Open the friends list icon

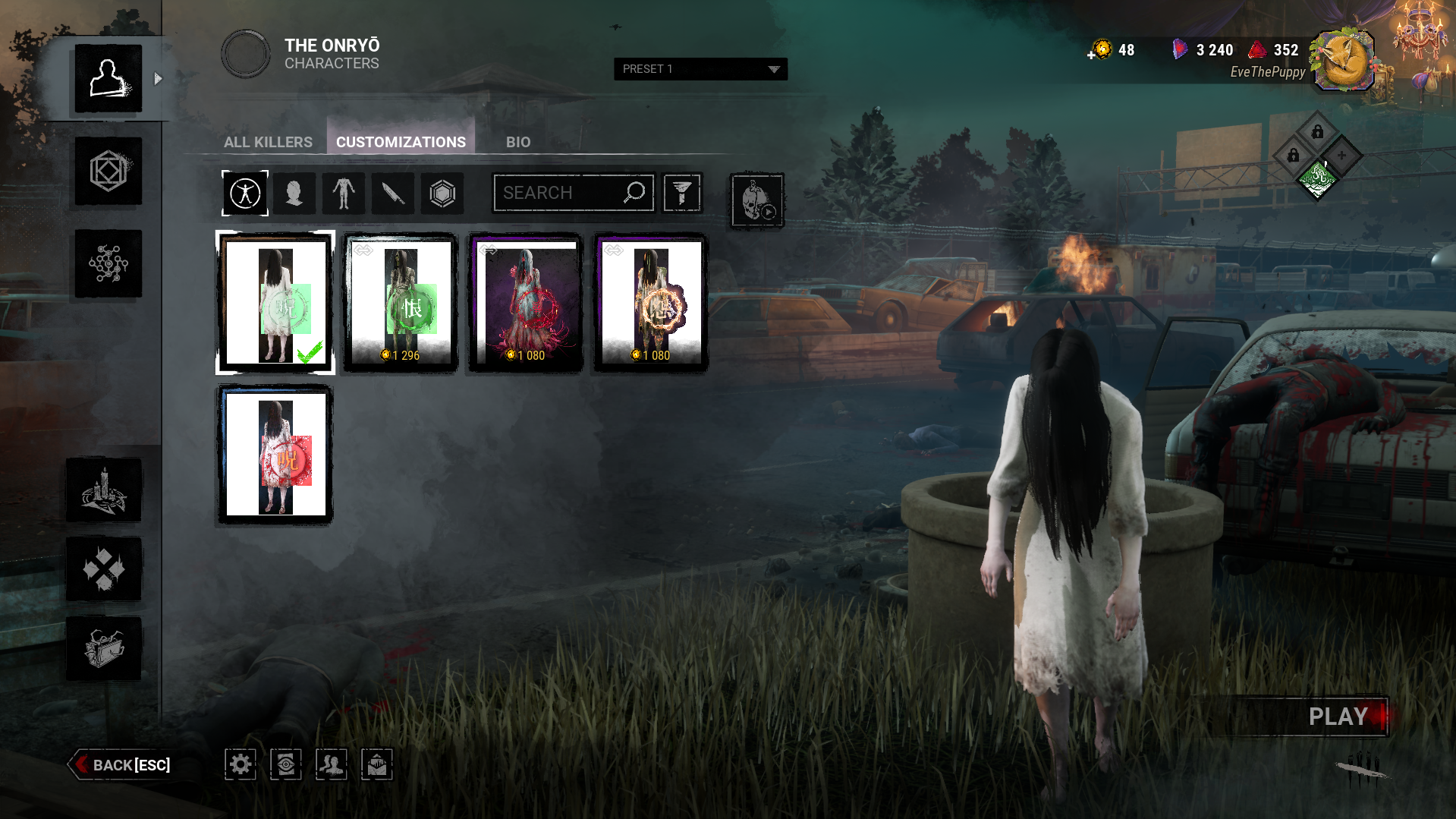[x=331, y=764]
